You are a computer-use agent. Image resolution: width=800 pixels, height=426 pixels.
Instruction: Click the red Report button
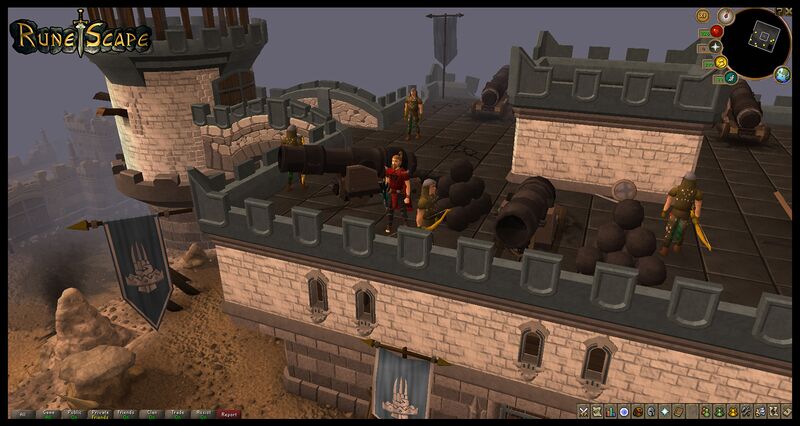[230, 412]
